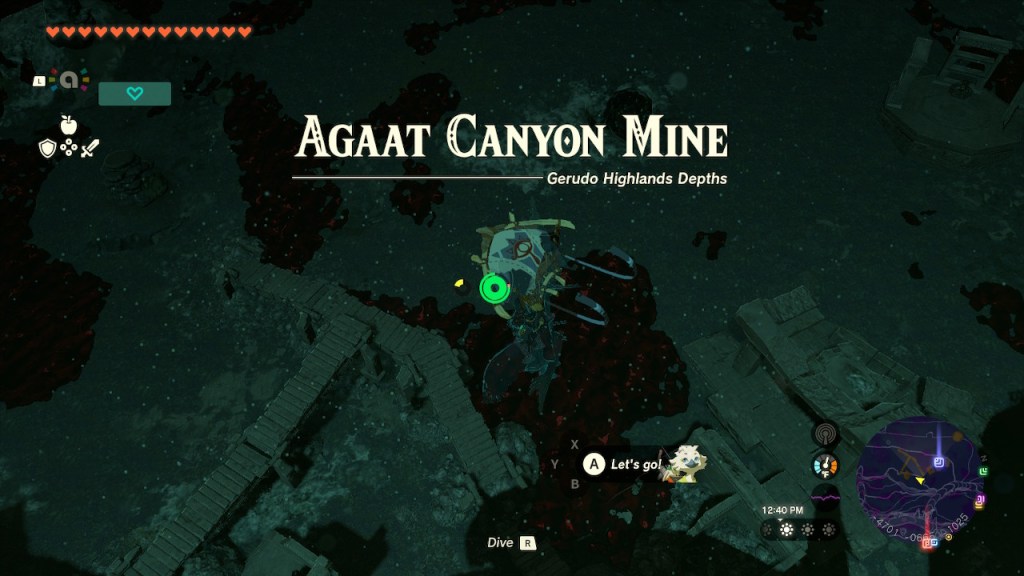This screenshot has height=576, width=1024.
Task: Click the red glowing marker on minimap
Action: (x=929, y=541)
